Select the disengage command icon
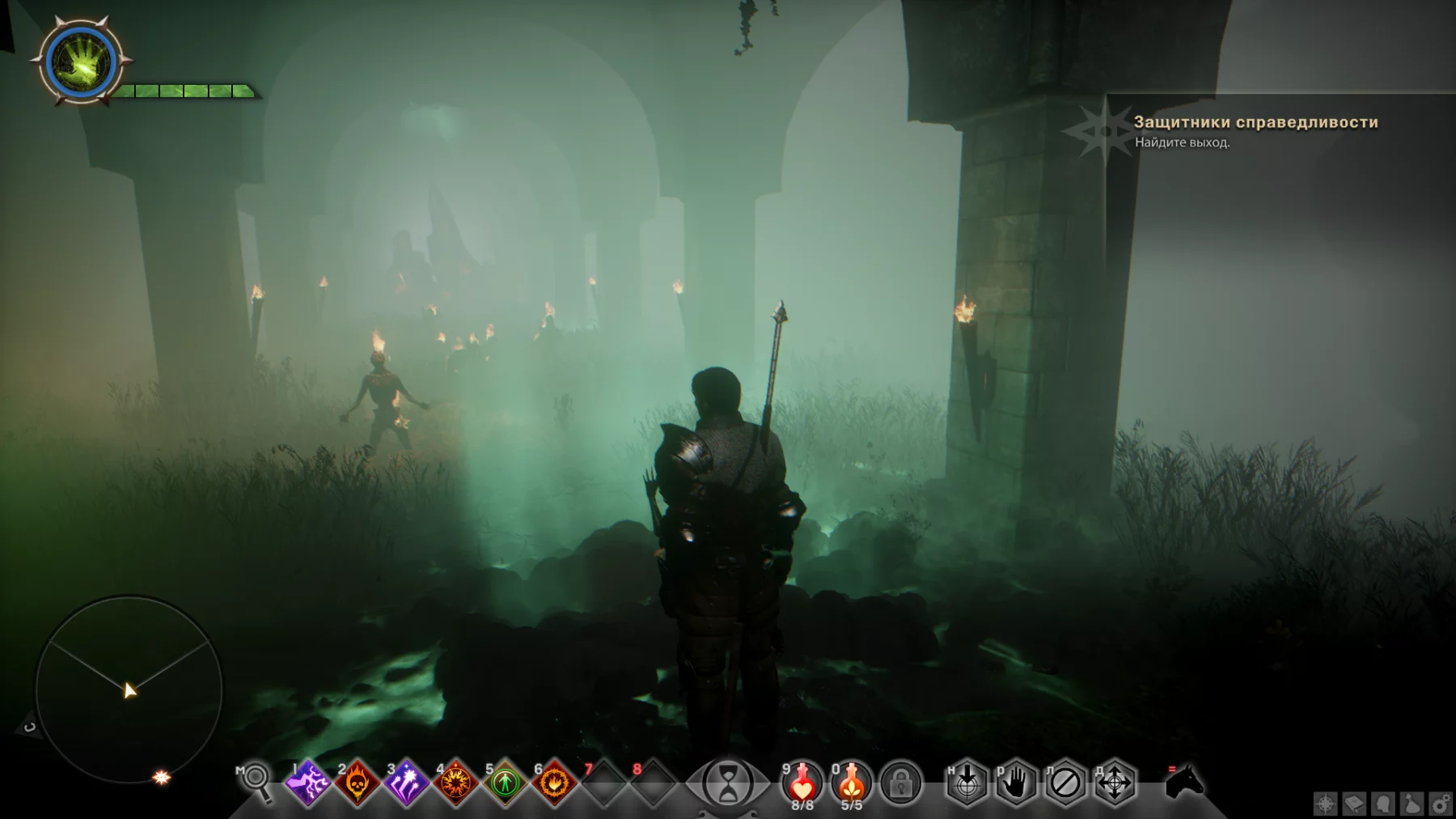 (x=1065, y=783)
